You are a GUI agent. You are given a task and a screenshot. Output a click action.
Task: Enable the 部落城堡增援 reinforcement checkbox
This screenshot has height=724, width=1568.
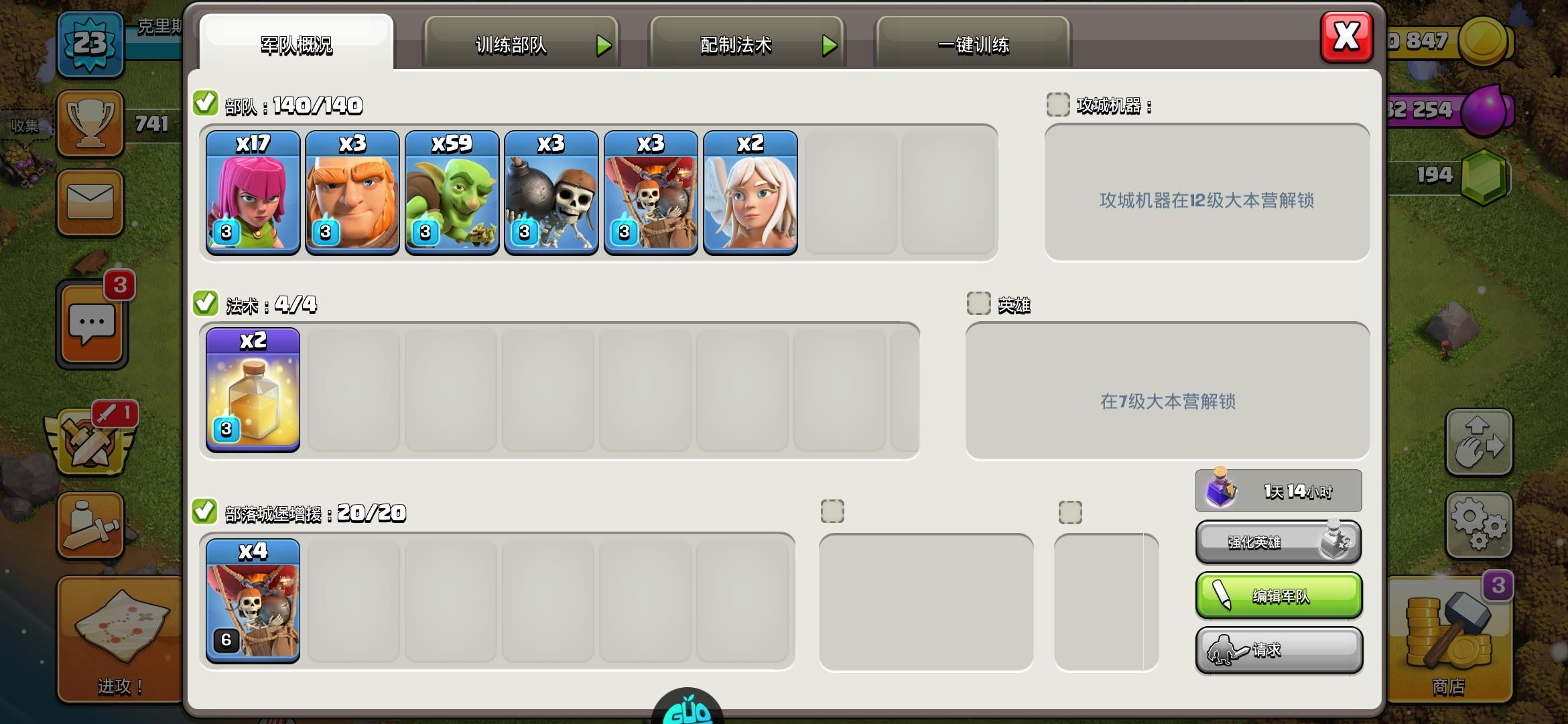tap(206, 511)
